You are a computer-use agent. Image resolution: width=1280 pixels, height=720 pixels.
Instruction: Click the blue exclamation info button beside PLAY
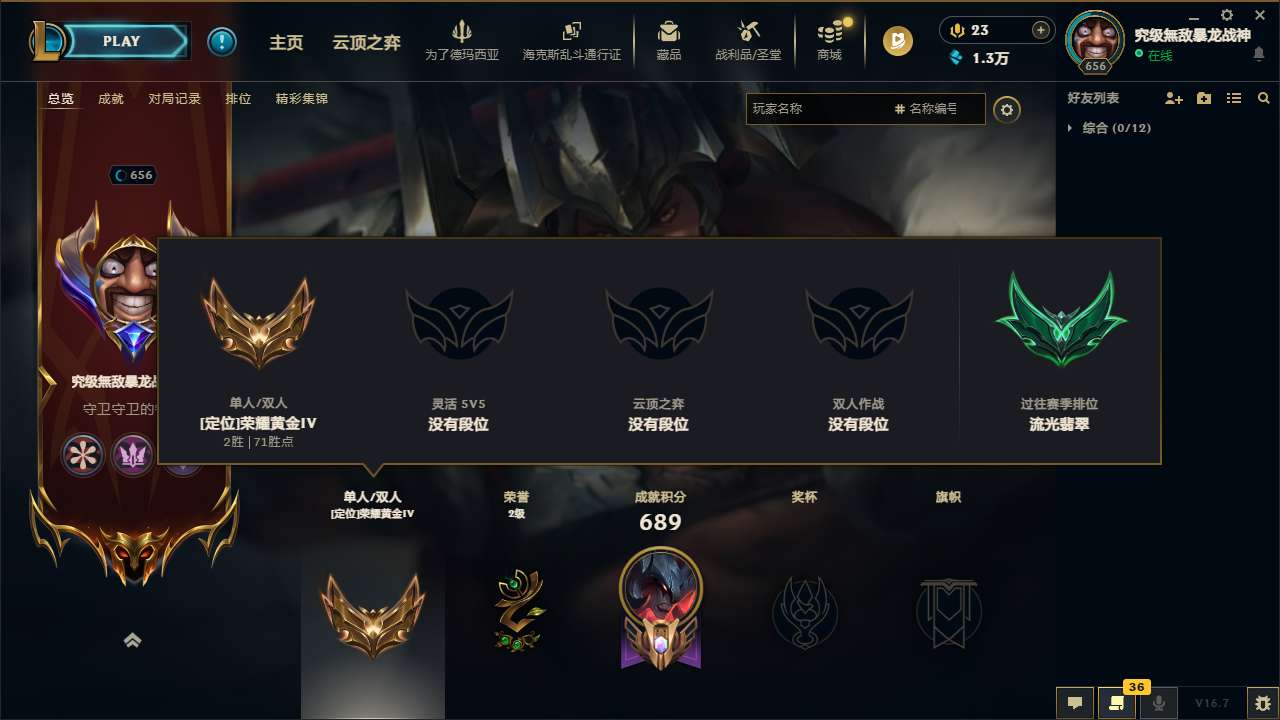[x=222, y=41]
